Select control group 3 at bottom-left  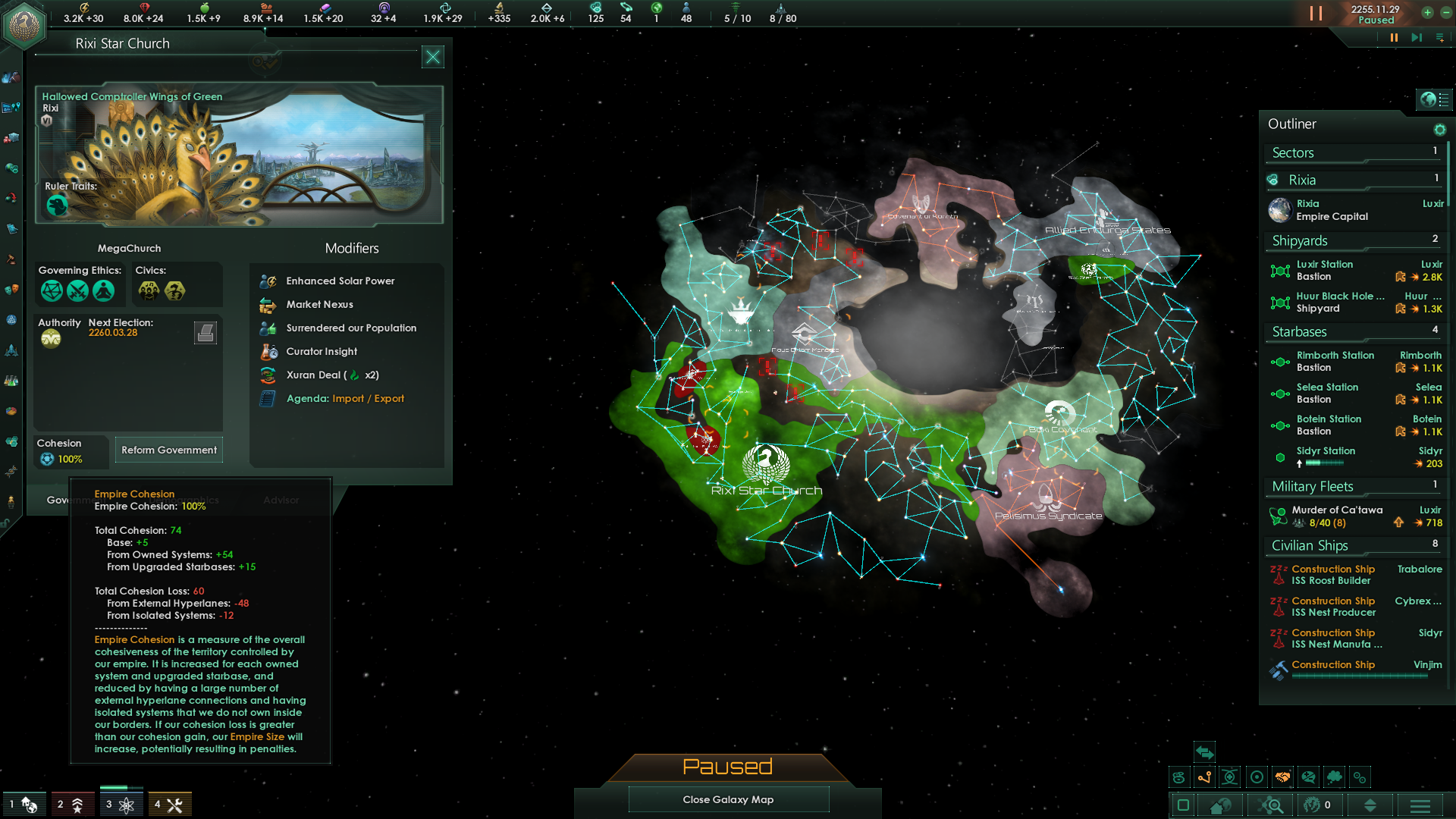pyautogui.click(x=120, y=805)
